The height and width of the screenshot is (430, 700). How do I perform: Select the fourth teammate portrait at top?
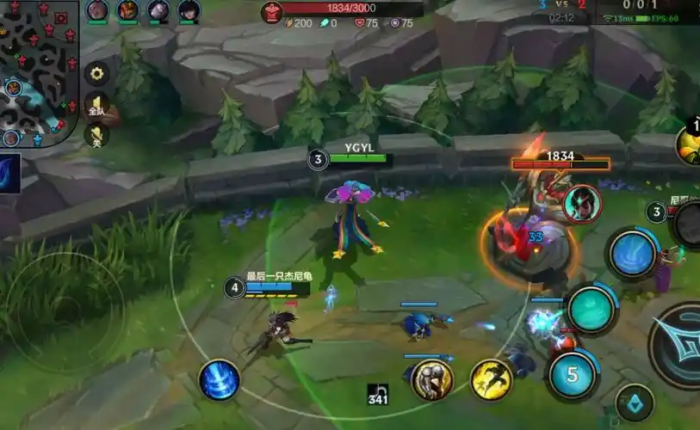189,11
